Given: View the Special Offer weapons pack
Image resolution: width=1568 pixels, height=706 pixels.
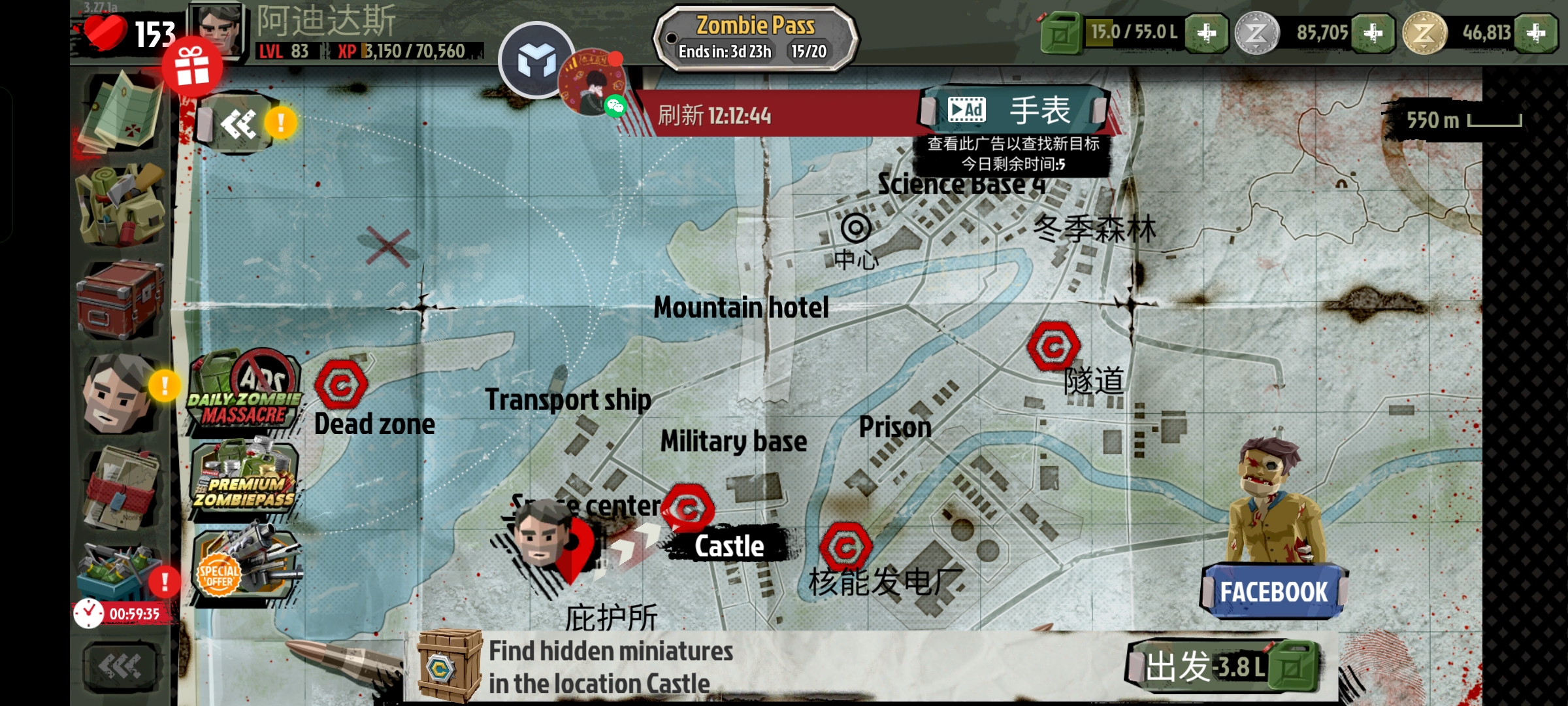Looking at the screenshot, I should pyautogui.click(x=244, y=567).
